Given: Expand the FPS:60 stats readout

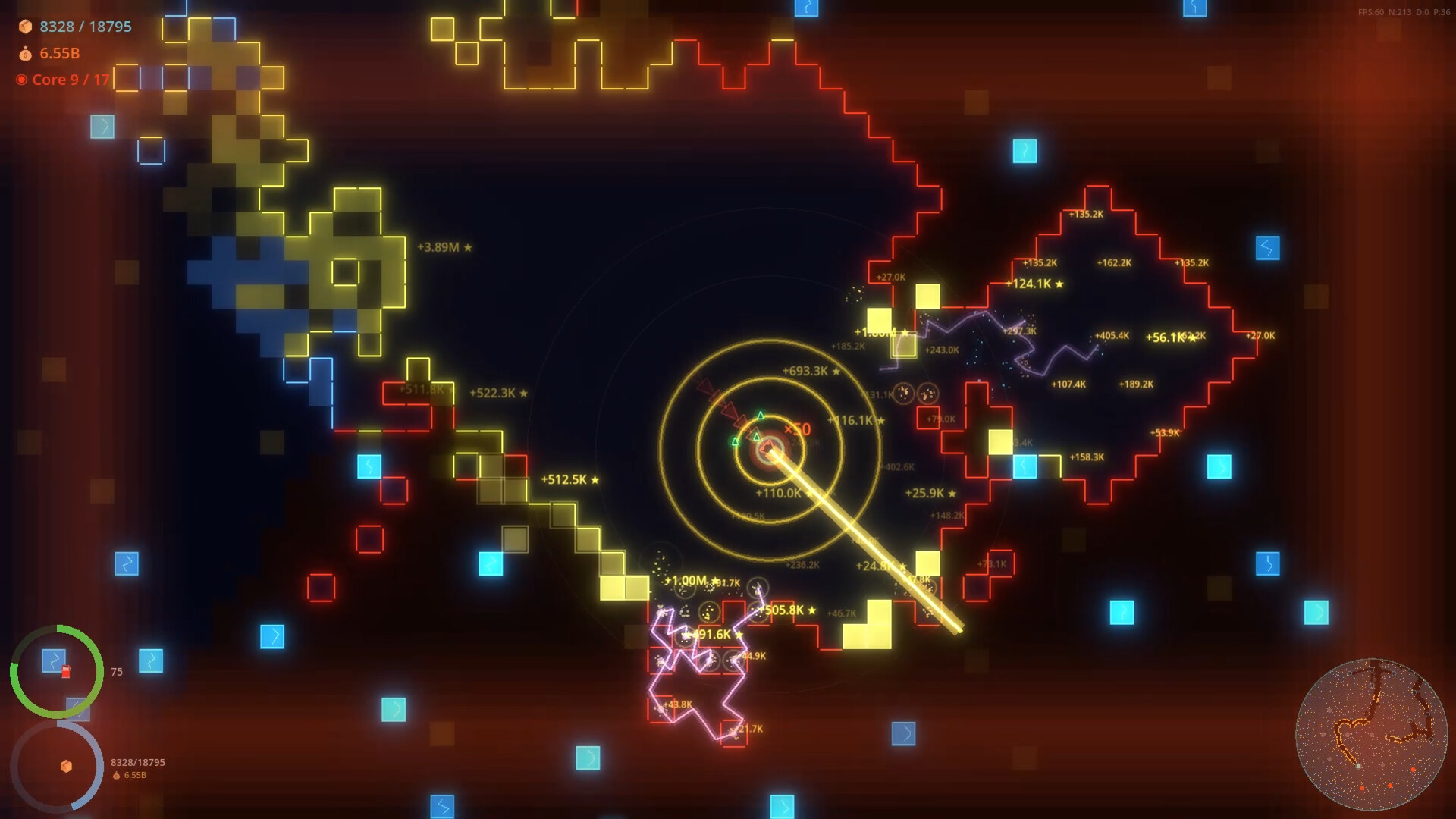Looking at the screenshot, I should (x=1370, y=12).
